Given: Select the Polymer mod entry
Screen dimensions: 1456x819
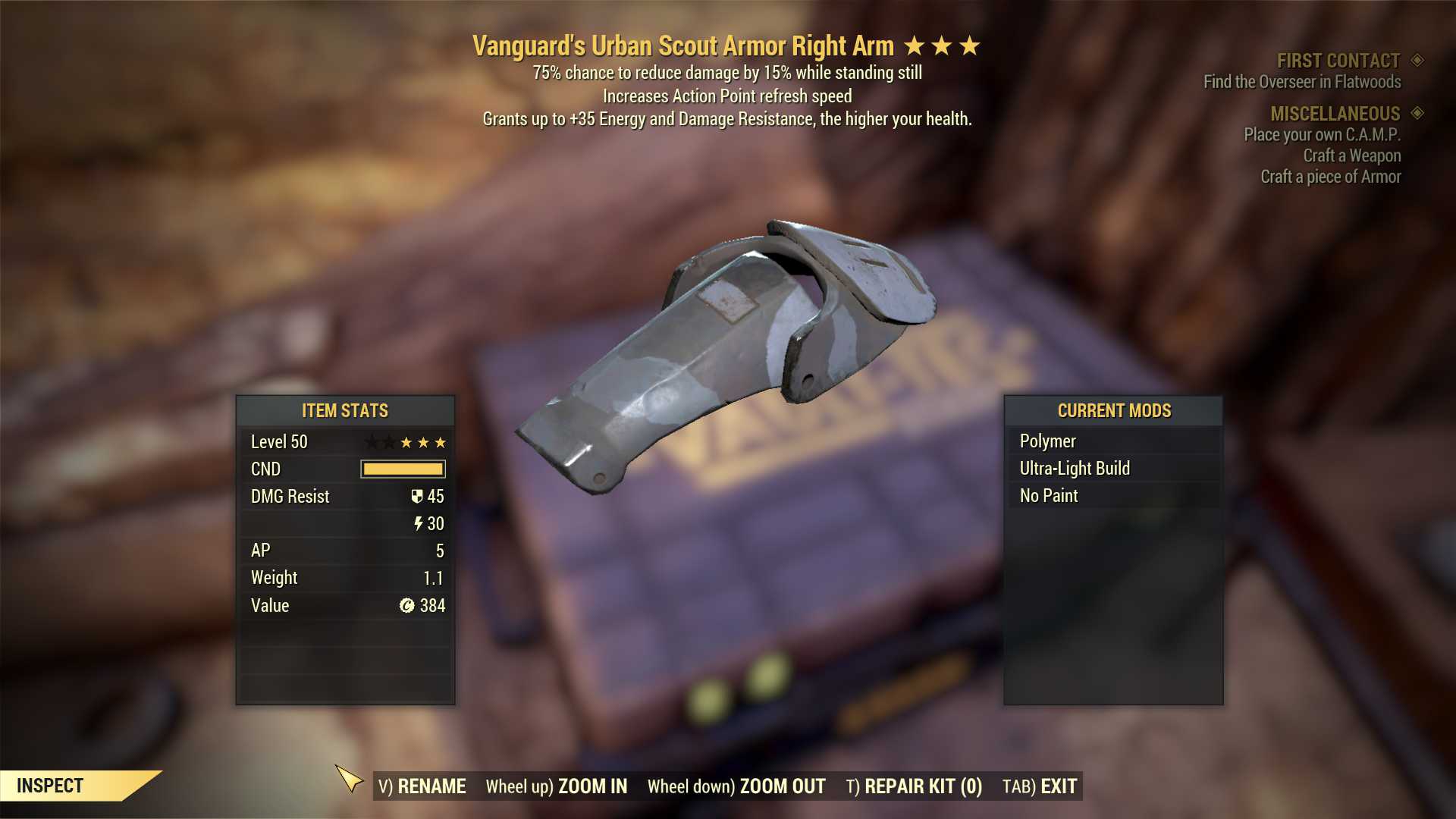Looking at the screenshot, I should click(1047, 441).
